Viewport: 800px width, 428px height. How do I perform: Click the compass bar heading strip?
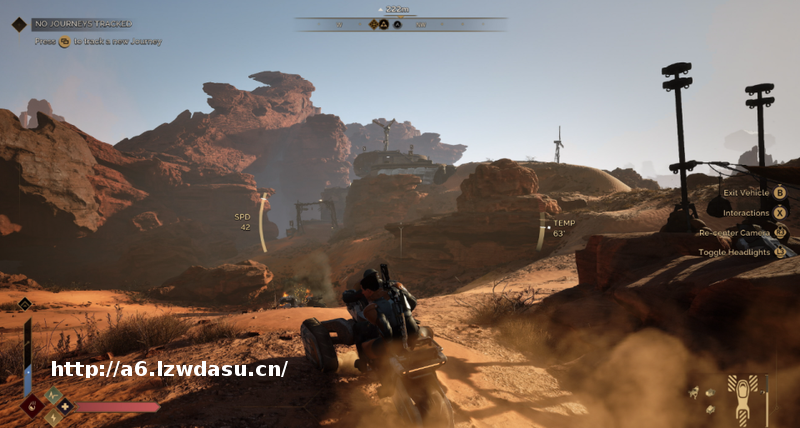tap(400, 24)
